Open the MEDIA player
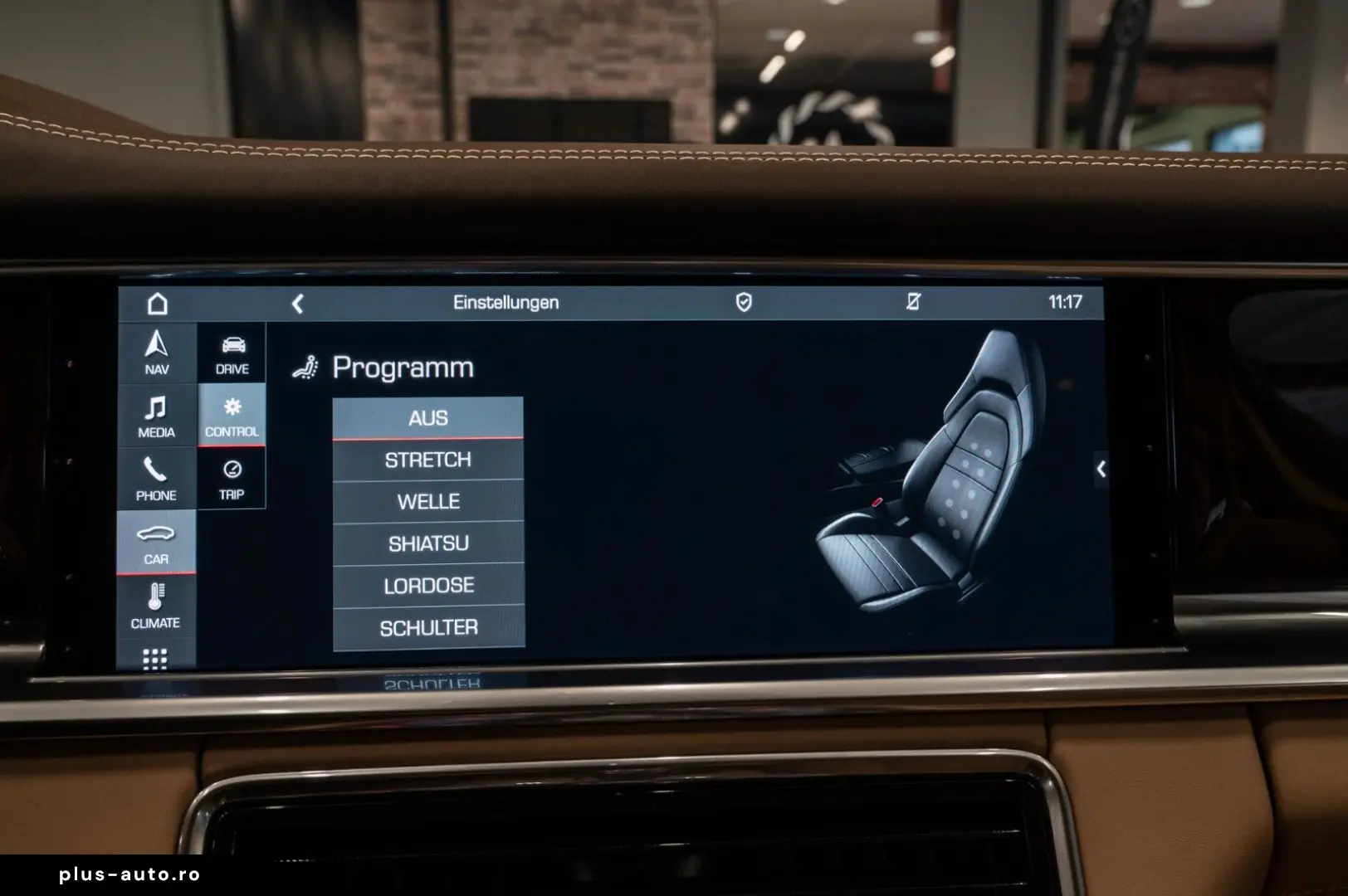 pos(156,415)
